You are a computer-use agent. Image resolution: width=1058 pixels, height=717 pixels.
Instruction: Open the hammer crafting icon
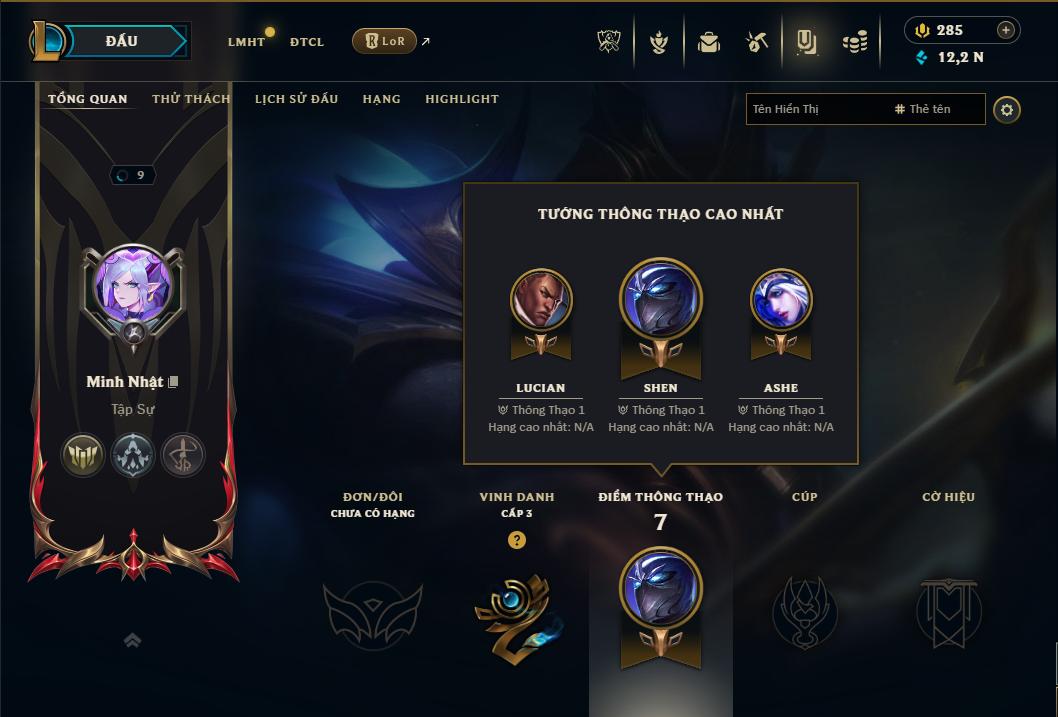point(757,42)
